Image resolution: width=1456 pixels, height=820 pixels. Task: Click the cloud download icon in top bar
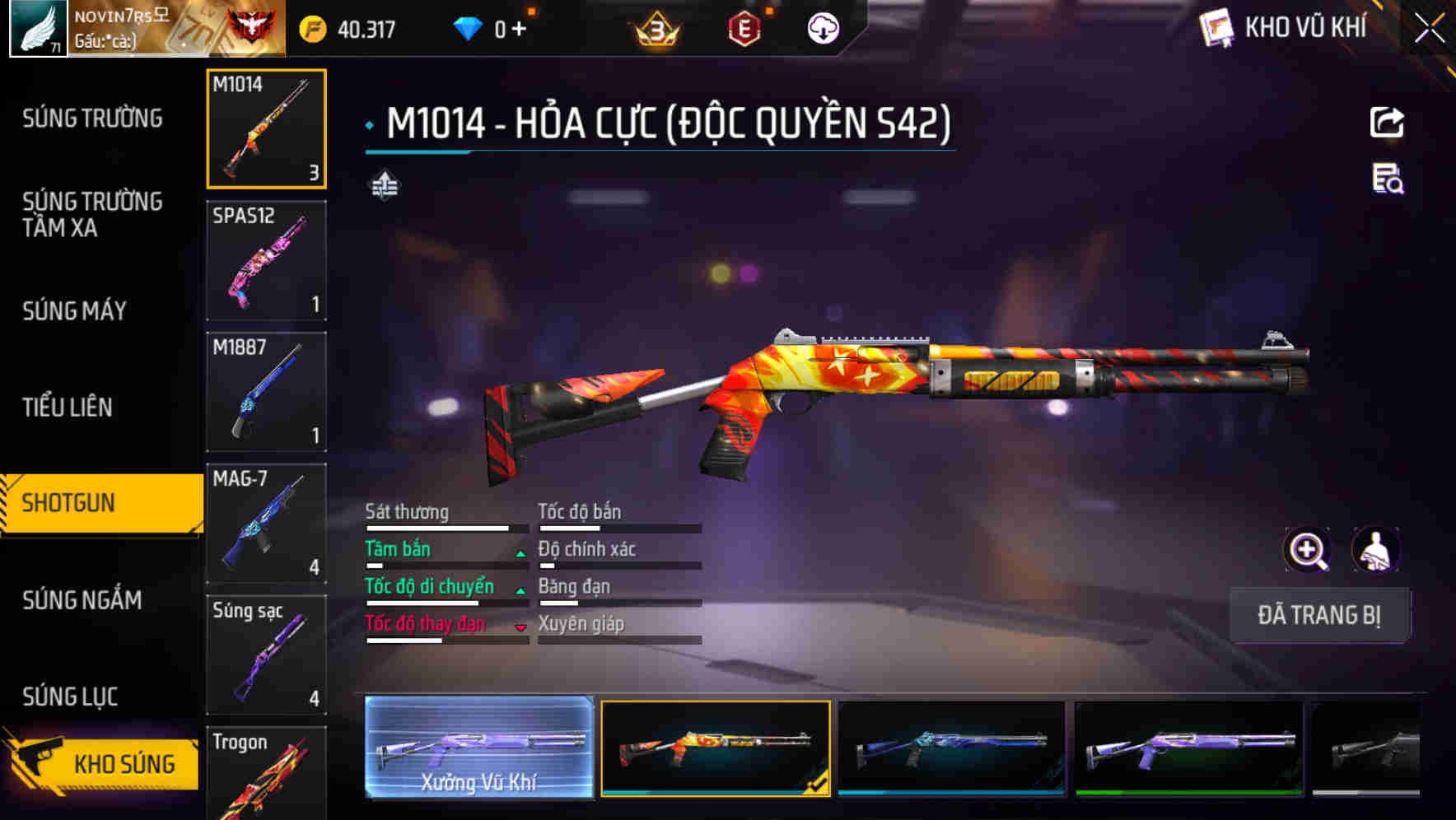(823, 27)
